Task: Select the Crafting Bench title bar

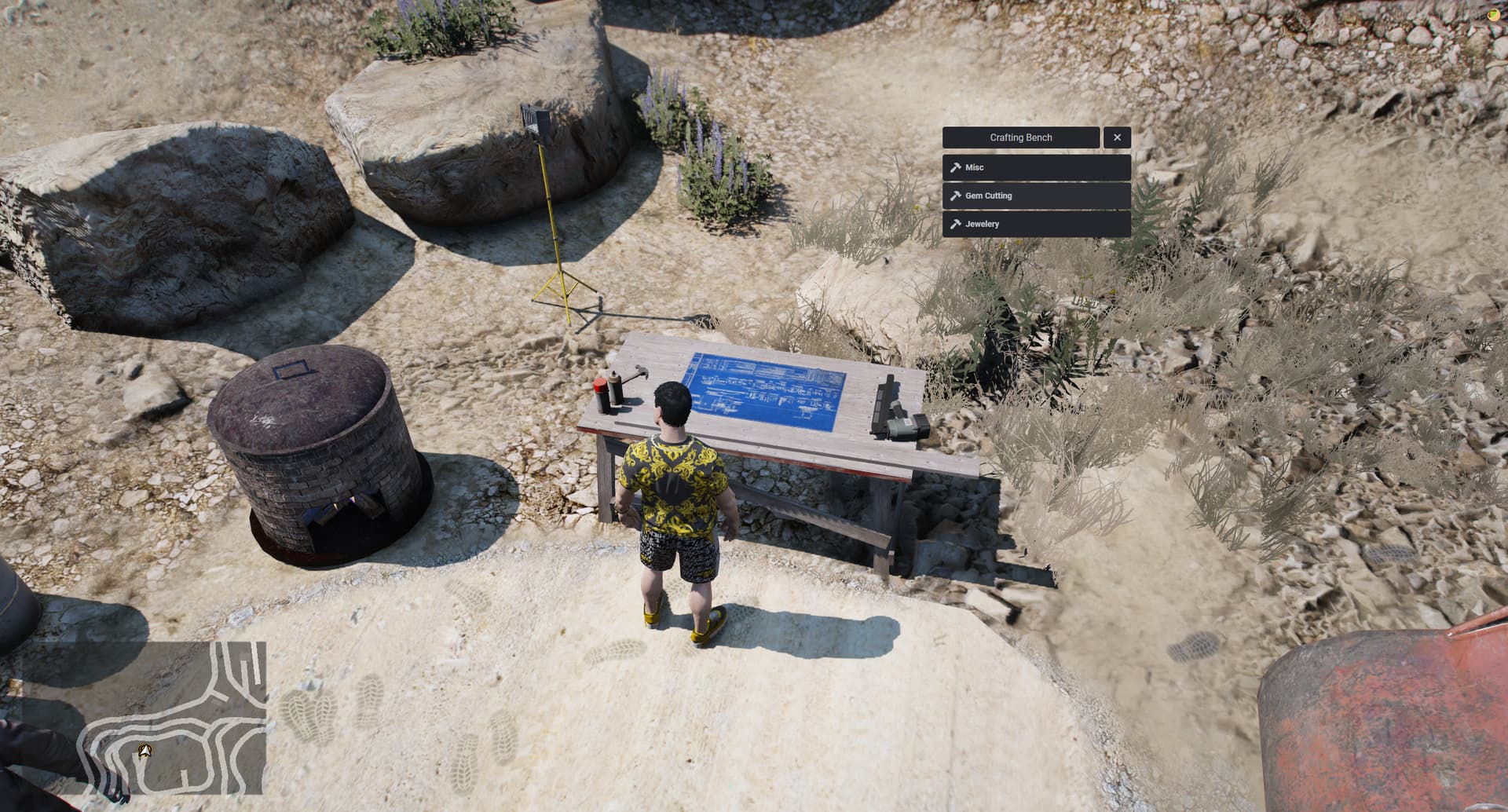Action: pos(1021,137)
